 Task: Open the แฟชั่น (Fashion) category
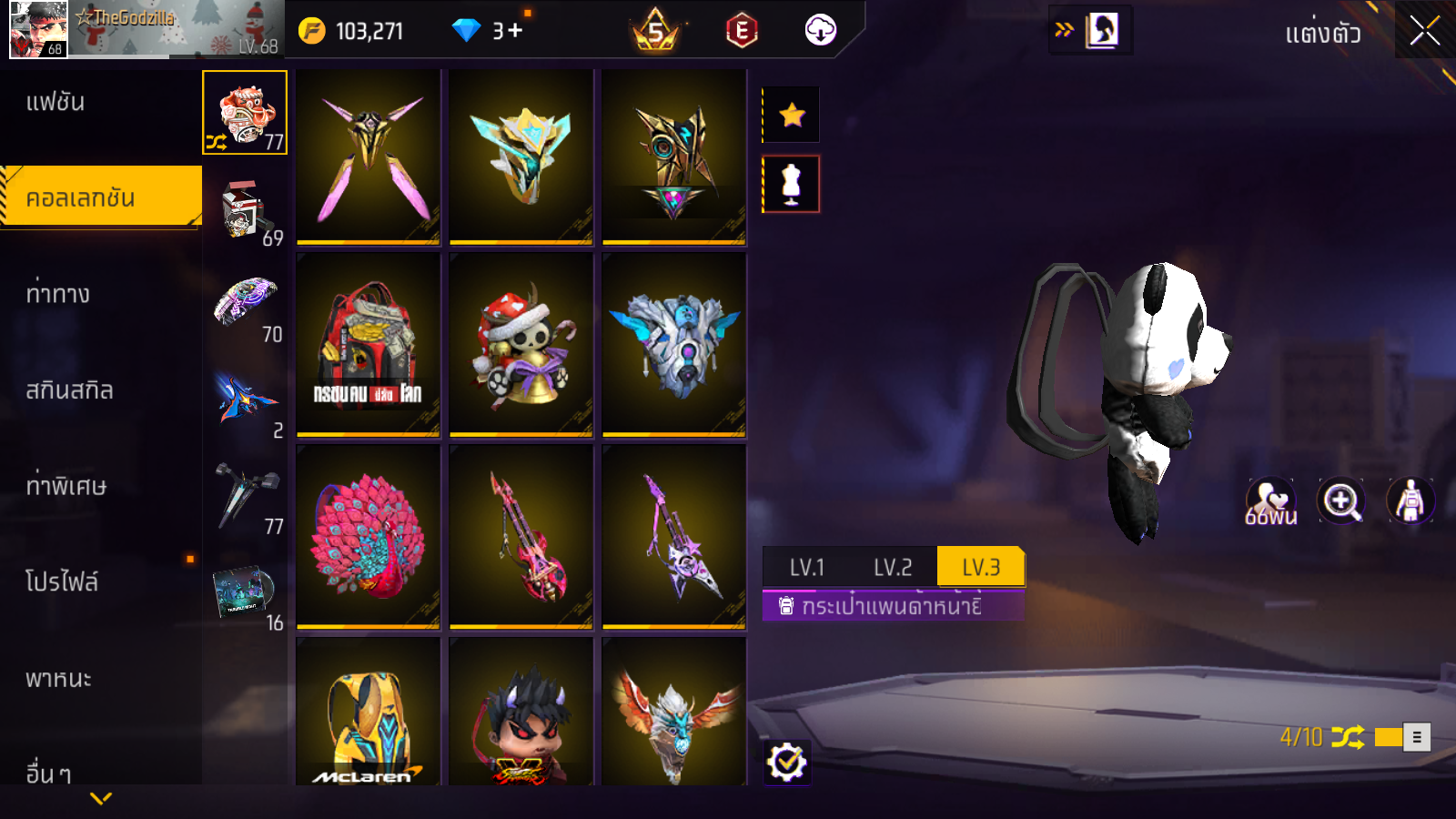(56, 102)
